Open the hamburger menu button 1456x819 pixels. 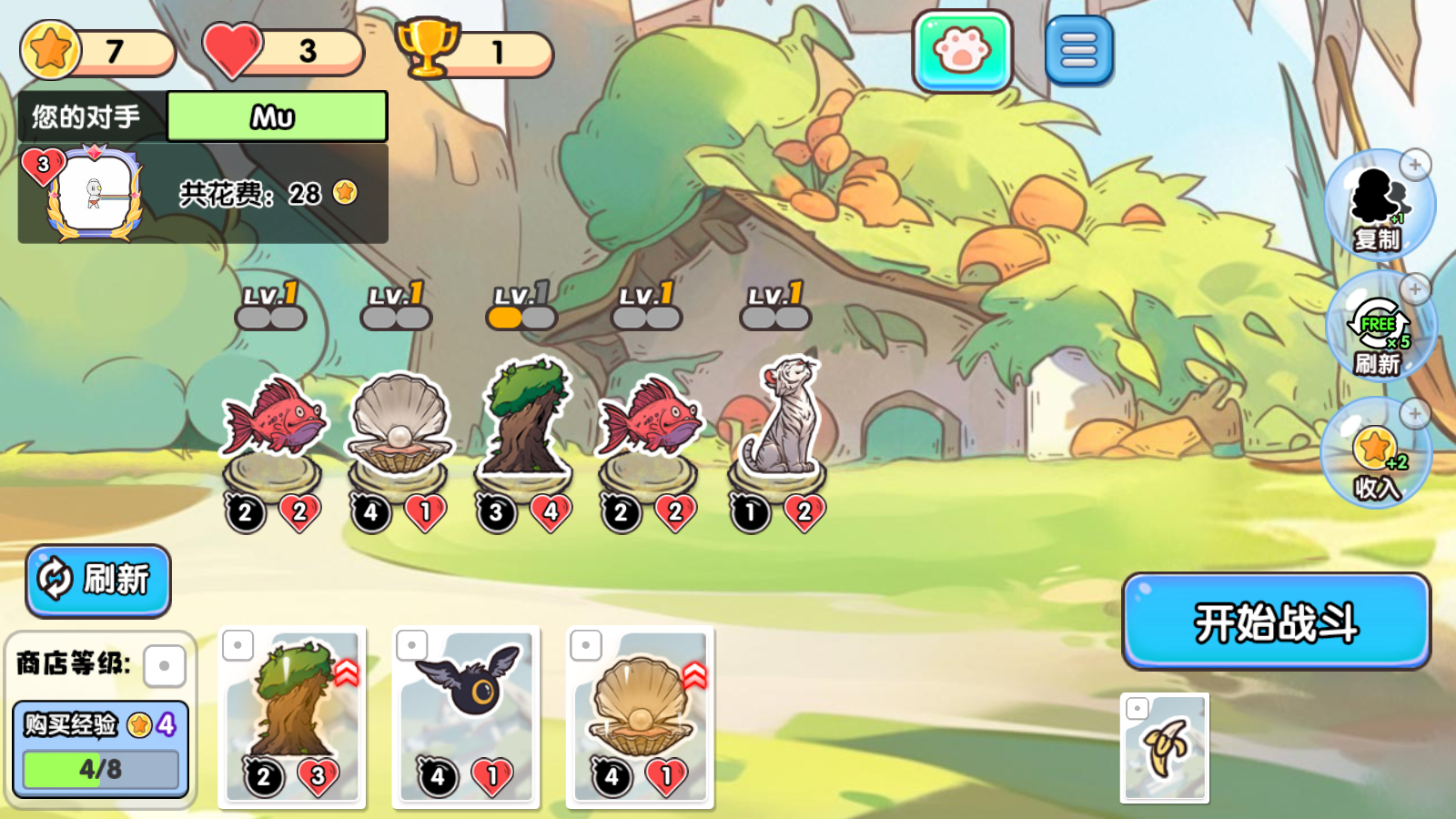(1079, 50)
